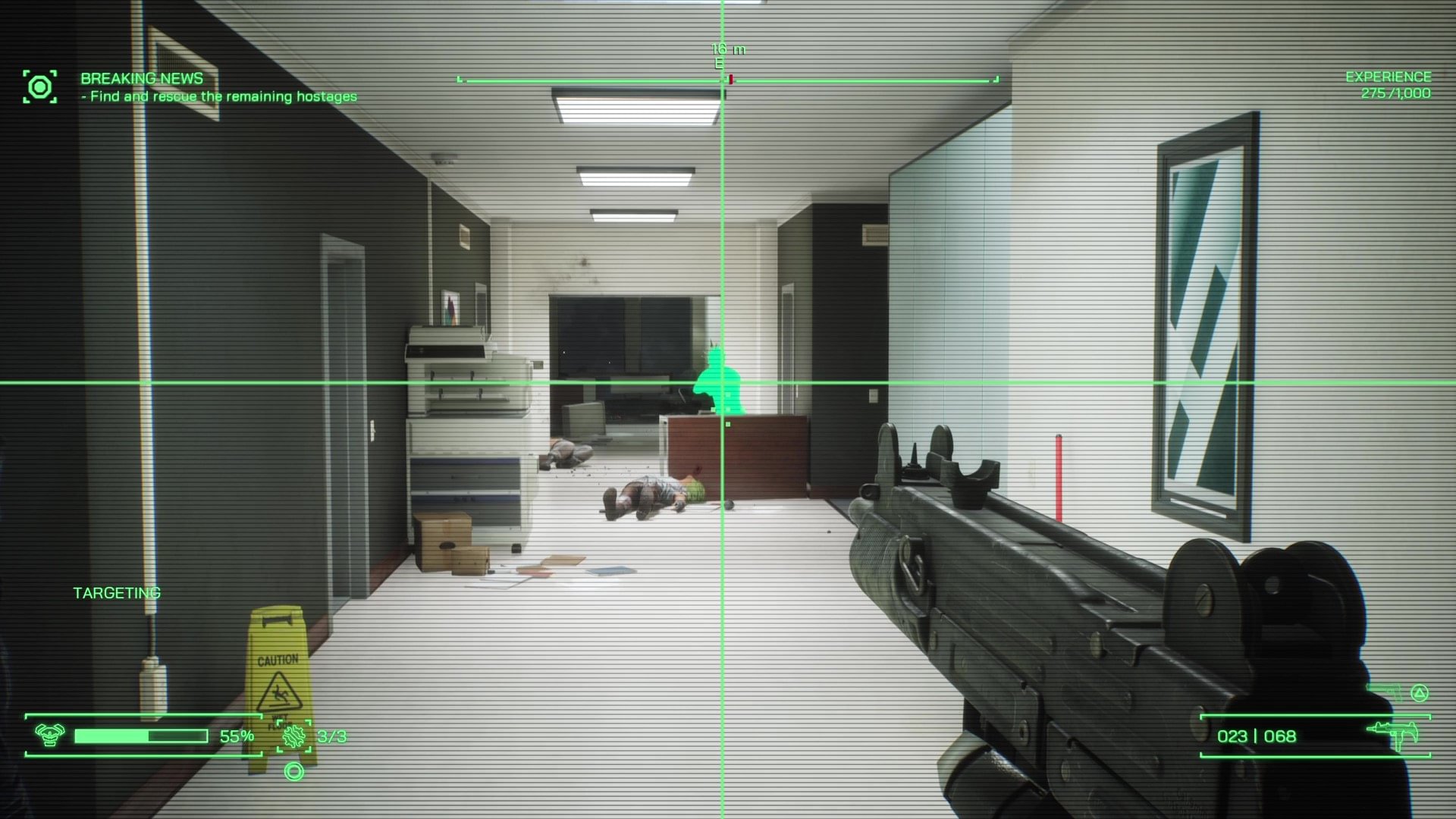
Task: Click the objective tracker icon
Action: (39, 86)
